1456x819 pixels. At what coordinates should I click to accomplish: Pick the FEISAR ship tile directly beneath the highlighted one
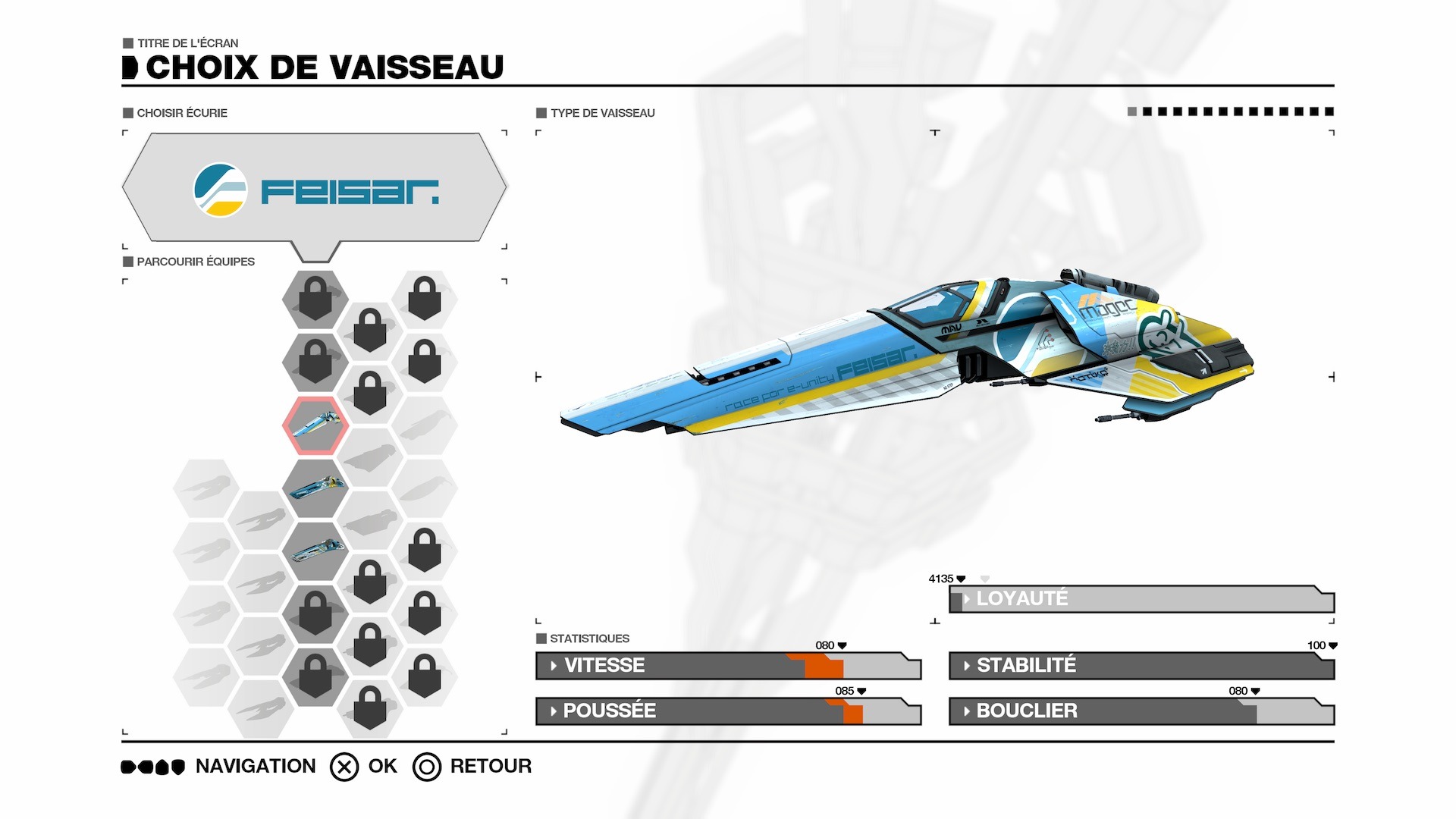point(315,488)
